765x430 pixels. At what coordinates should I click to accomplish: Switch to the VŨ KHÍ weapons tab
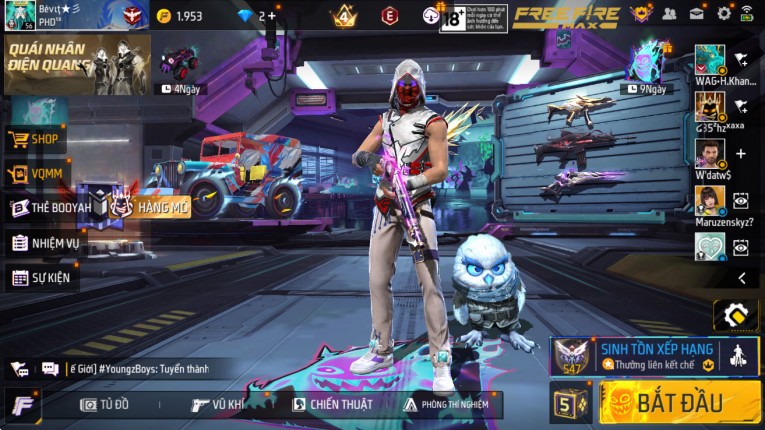(x=218, y=404)
